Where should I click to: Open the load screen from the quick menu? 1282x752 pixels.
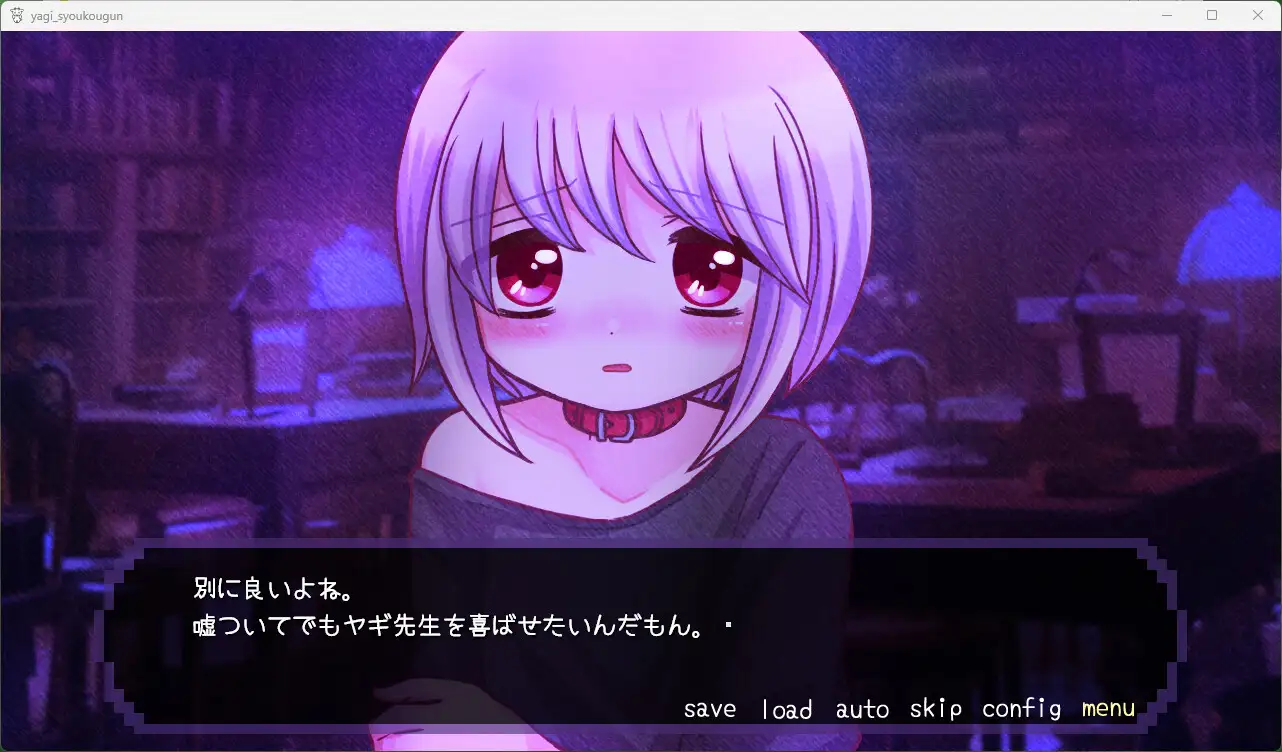coord(786,708)
